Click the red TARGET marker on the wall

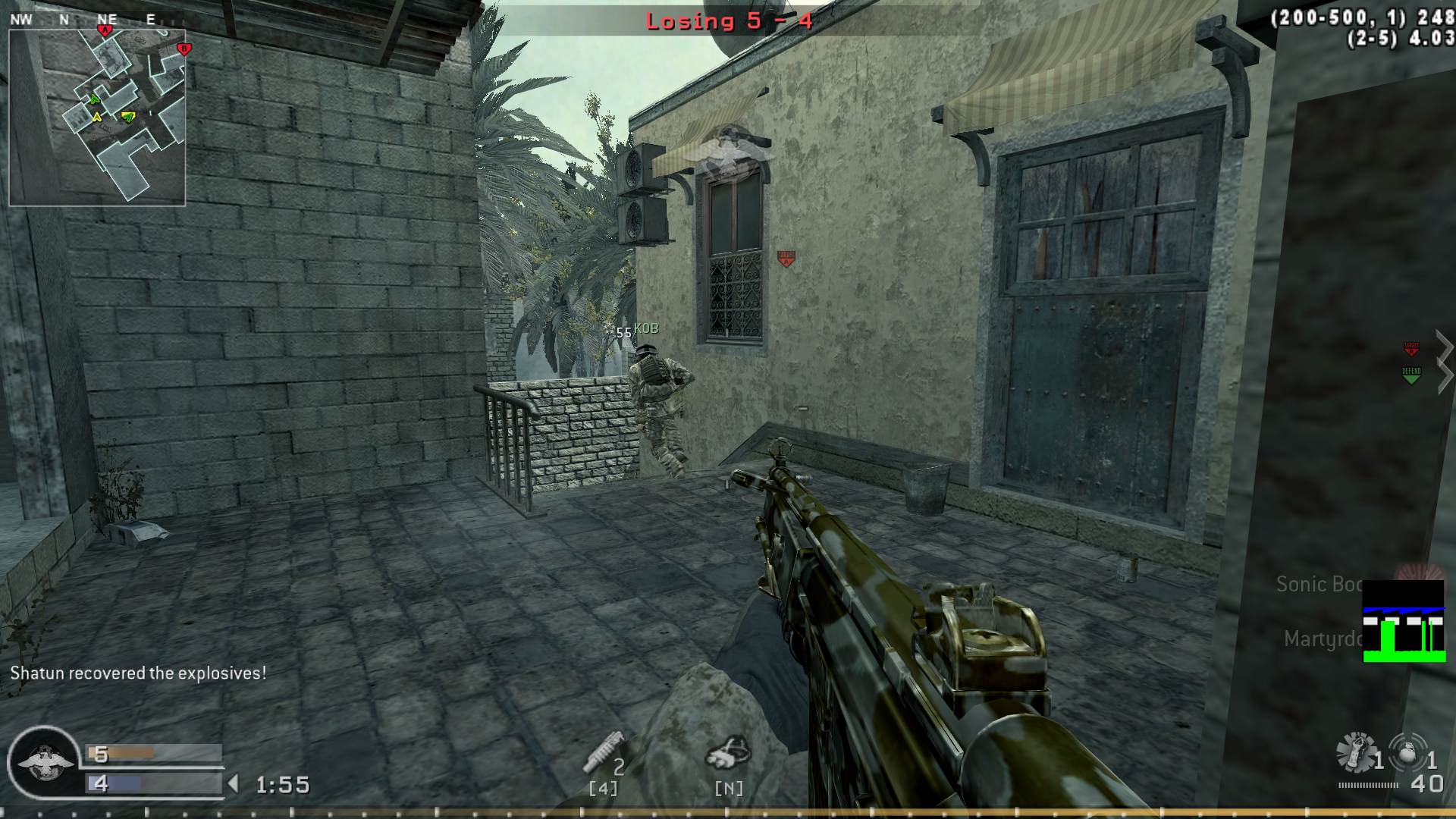coord(786,259)
